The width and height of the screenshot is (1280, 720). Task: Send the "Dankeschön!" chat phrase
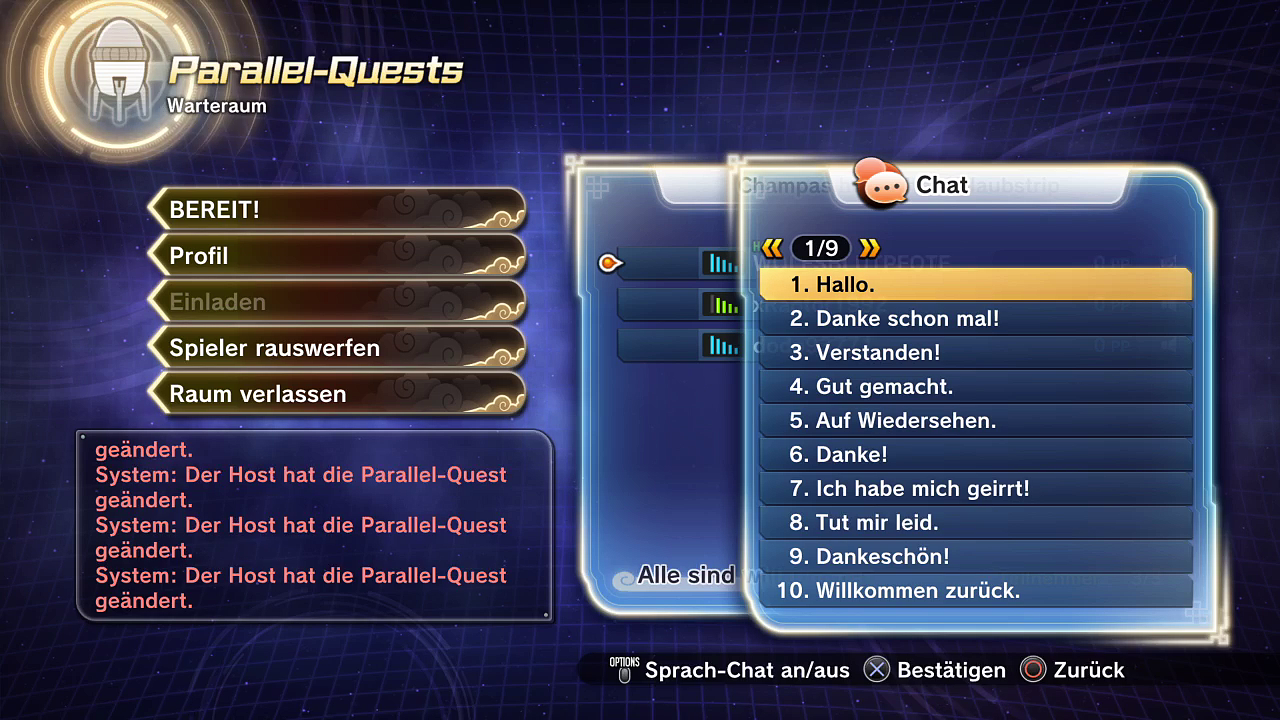(975, 557)
